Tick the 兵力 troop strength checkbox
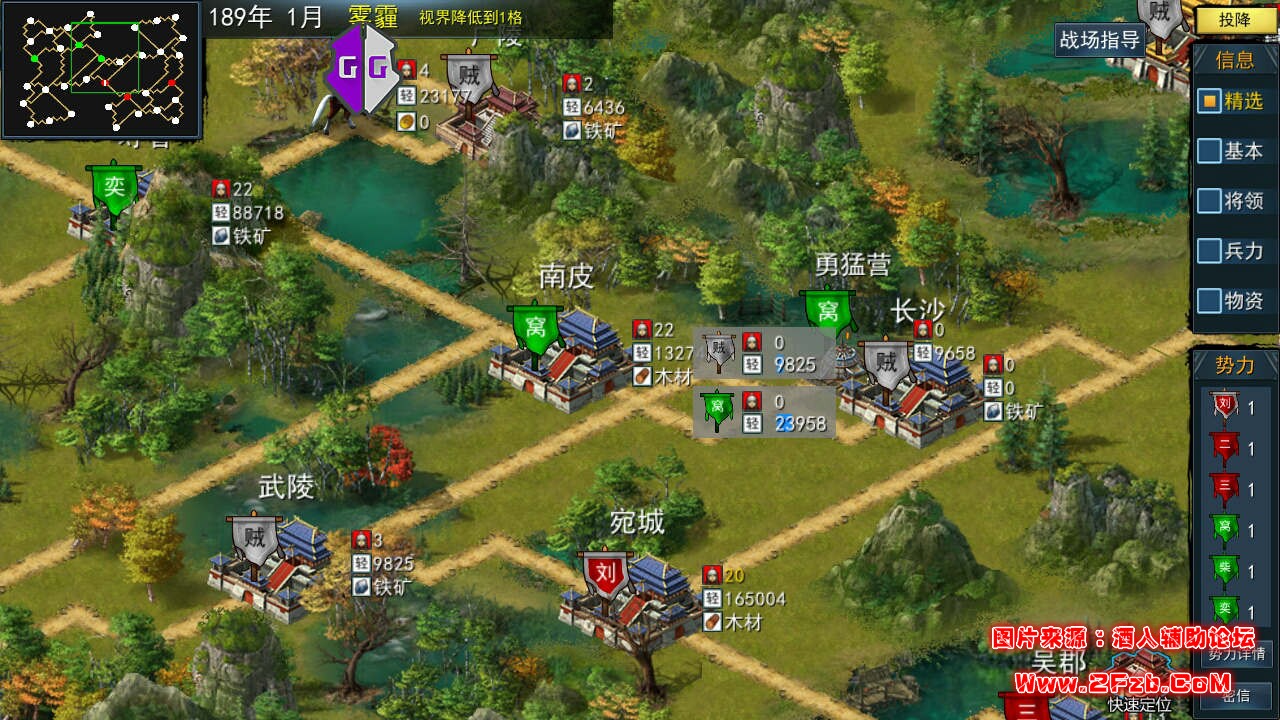Image resolution: width=1280 pixels, height=720 pixels. (x=1209, y=251)
